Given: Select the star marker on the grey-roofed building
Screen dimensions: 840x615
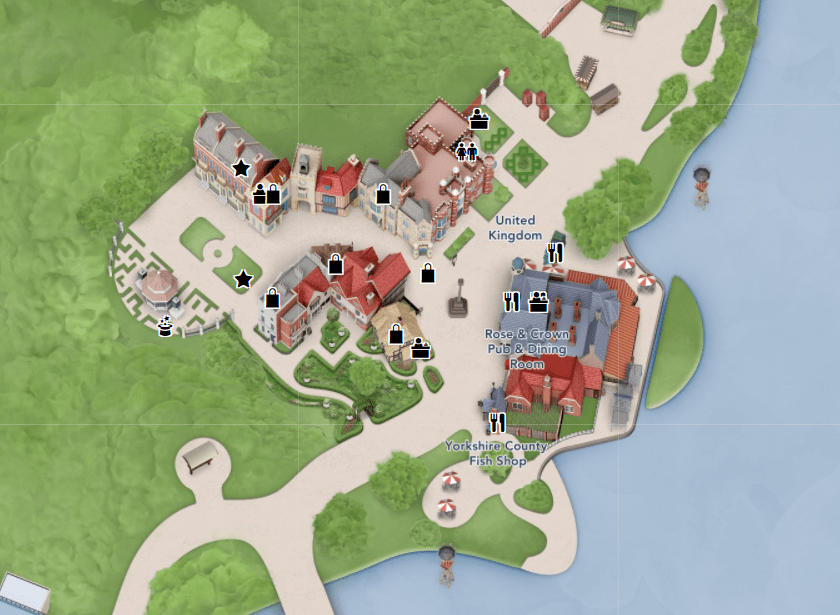Looking at the screenshot, I should pos(241,168).
